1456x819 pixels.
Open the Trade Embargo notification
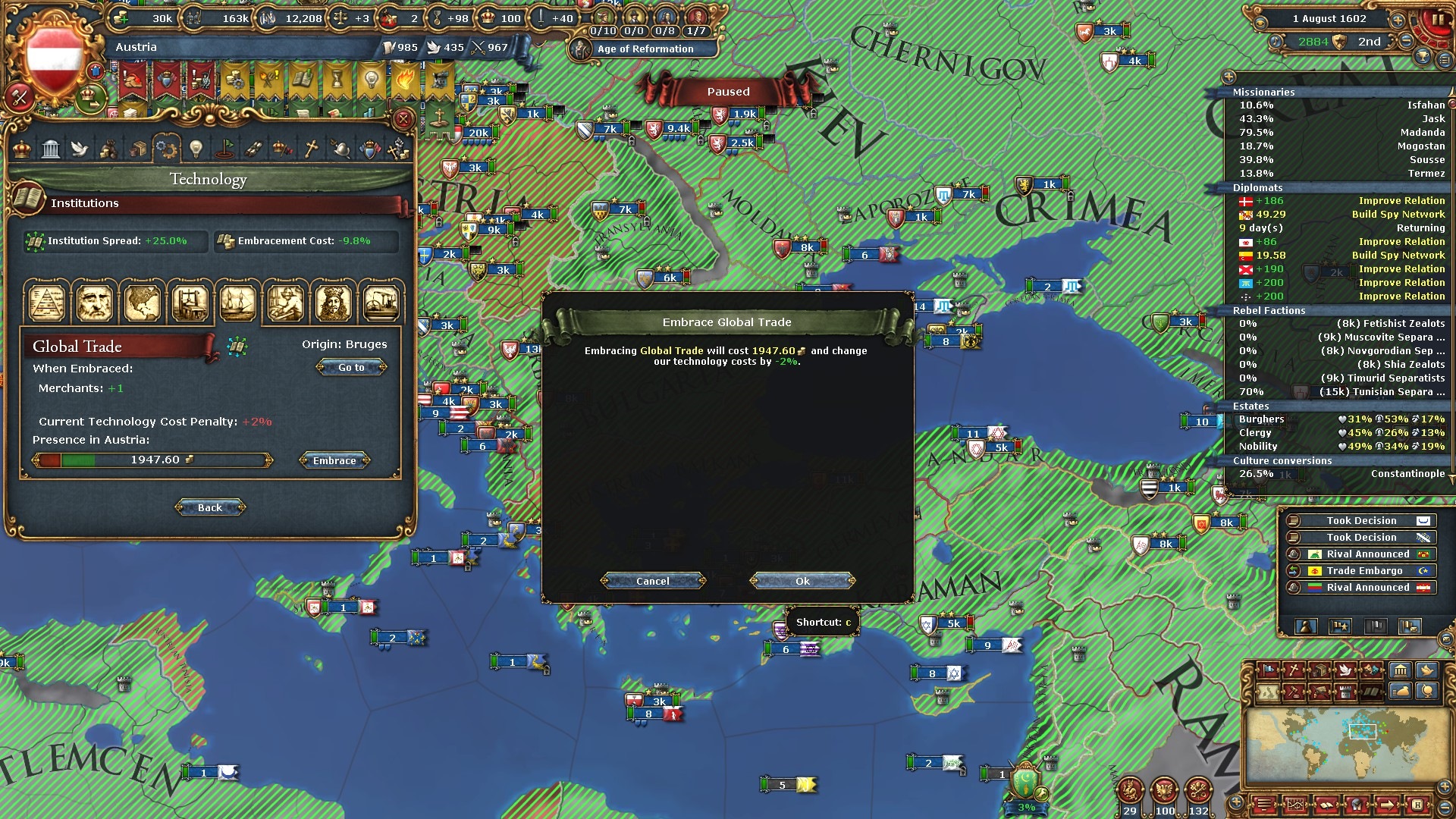coord(1363,571)
